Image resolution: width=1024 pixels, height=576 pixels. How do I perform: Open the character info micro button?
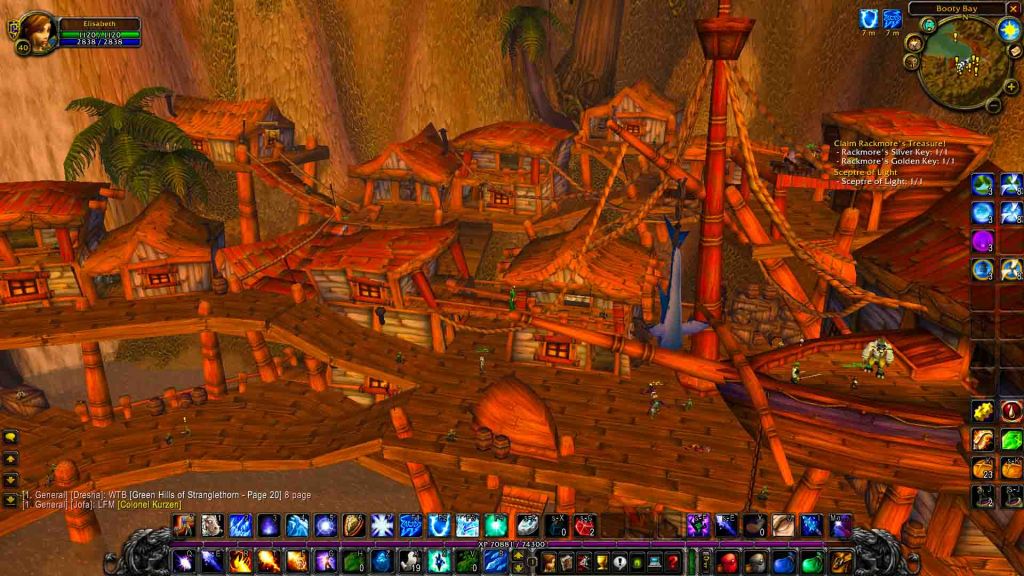pyautogui.click(x=548, y=562)
